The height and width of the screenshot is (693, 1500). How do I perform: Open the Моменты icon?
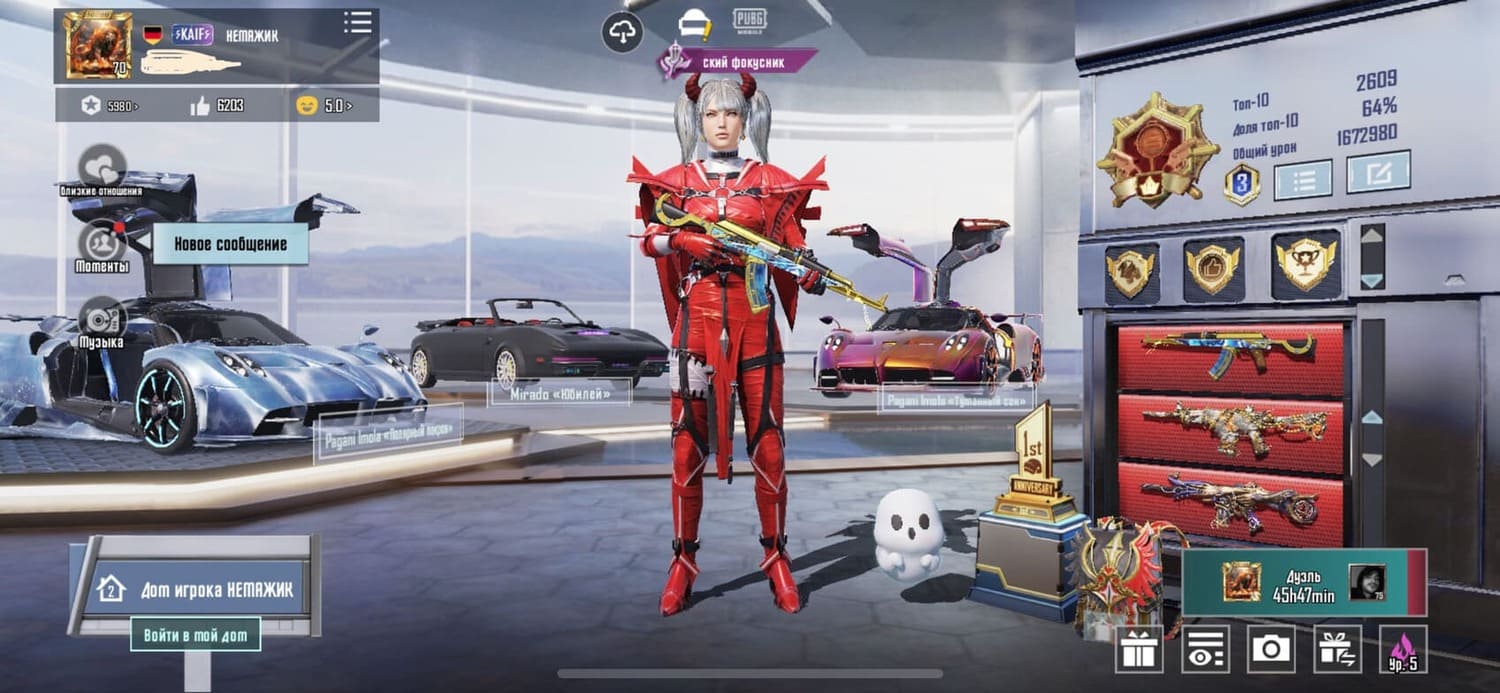click(x=102, y=243)
